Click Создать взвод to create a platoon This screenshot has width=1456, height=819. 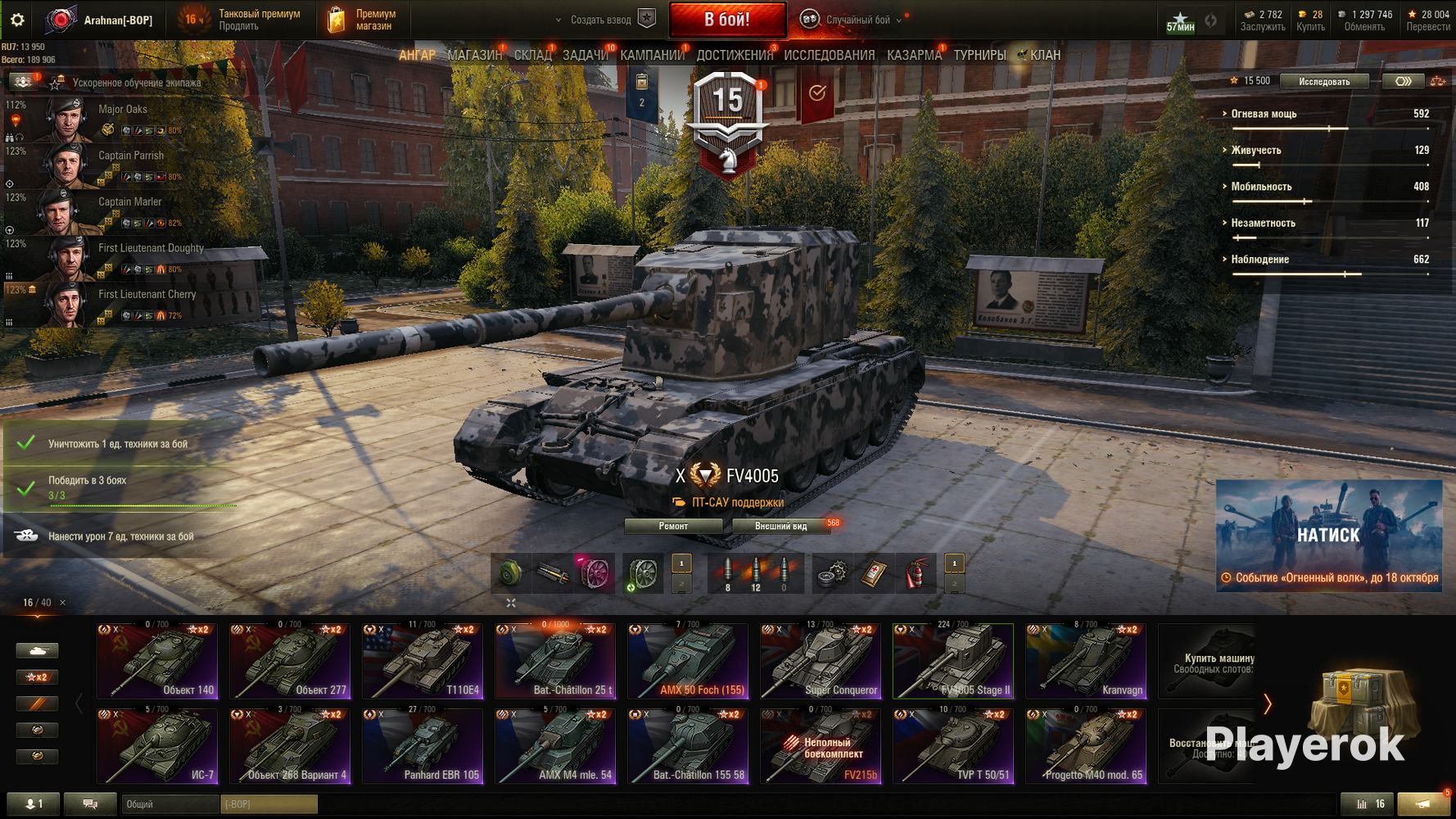[x=602, y=20]
